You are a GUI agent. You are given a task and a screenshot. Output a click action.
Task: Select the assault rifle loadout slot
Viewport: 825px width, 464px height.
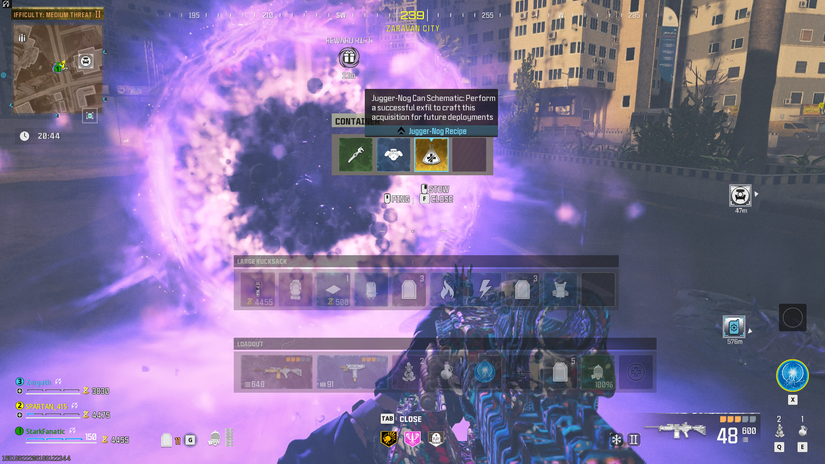[276, 372]
